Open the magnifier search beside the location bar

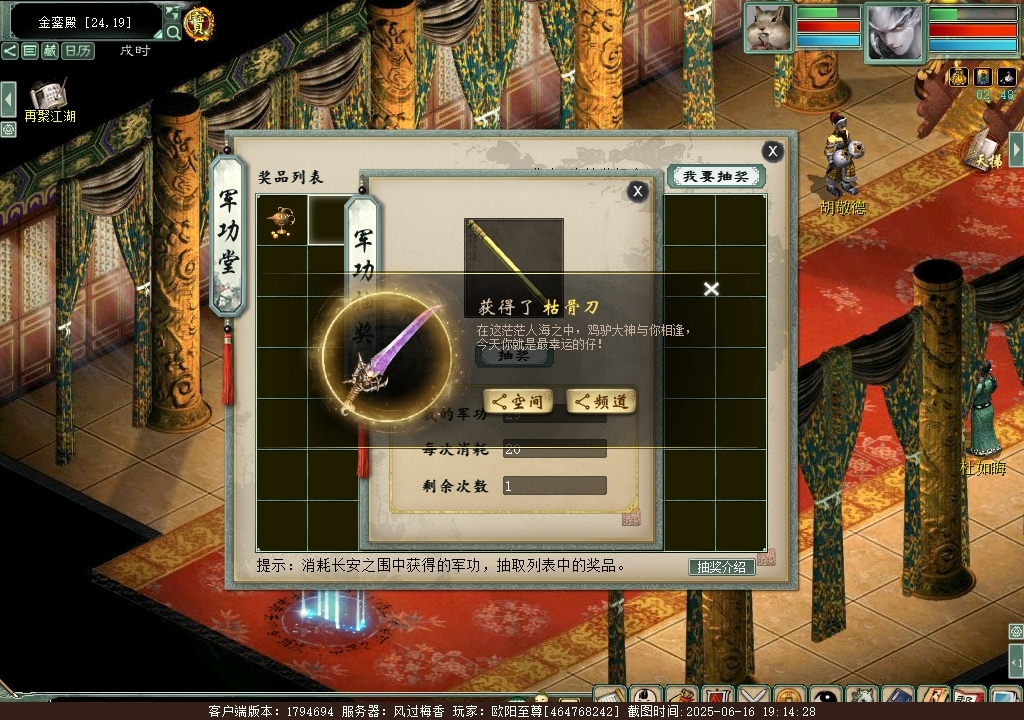[173, 32]
